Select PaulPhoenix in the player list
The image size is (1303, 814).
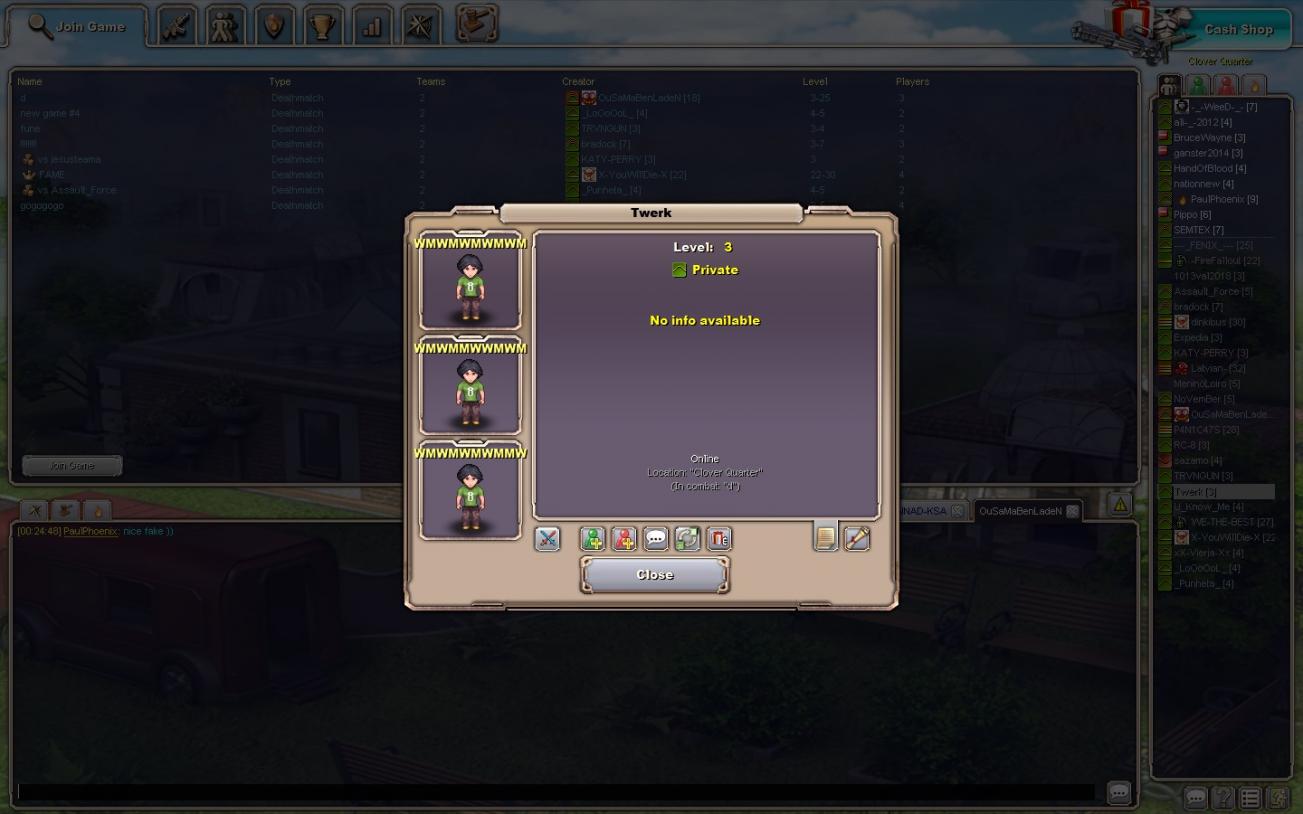[1223, 199]
